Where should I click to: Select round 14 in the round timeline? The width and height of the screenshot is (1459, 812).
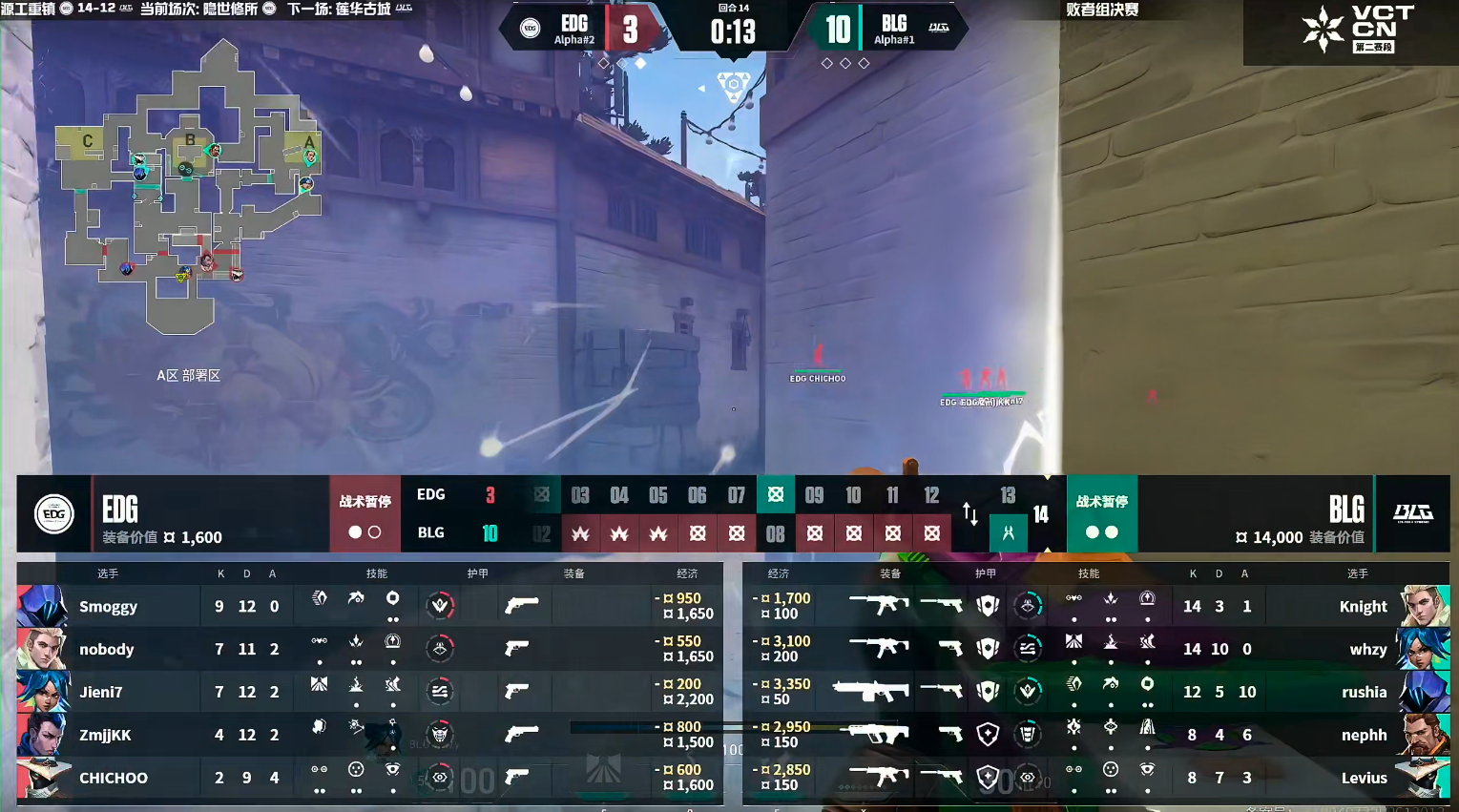[x=1041, y=515]
